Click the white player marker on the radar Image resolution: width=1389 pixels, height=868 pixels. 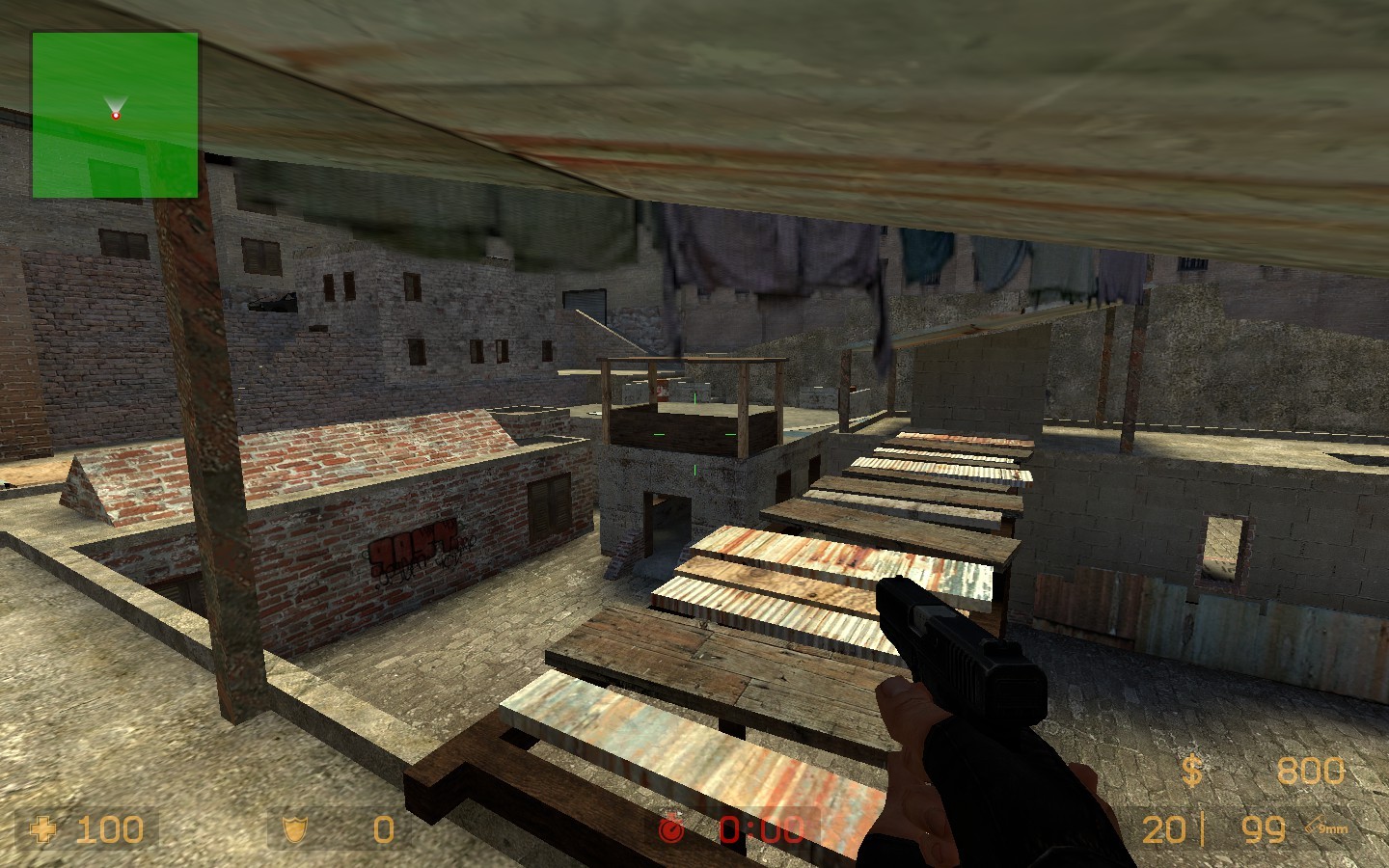(x=116, y=104)
